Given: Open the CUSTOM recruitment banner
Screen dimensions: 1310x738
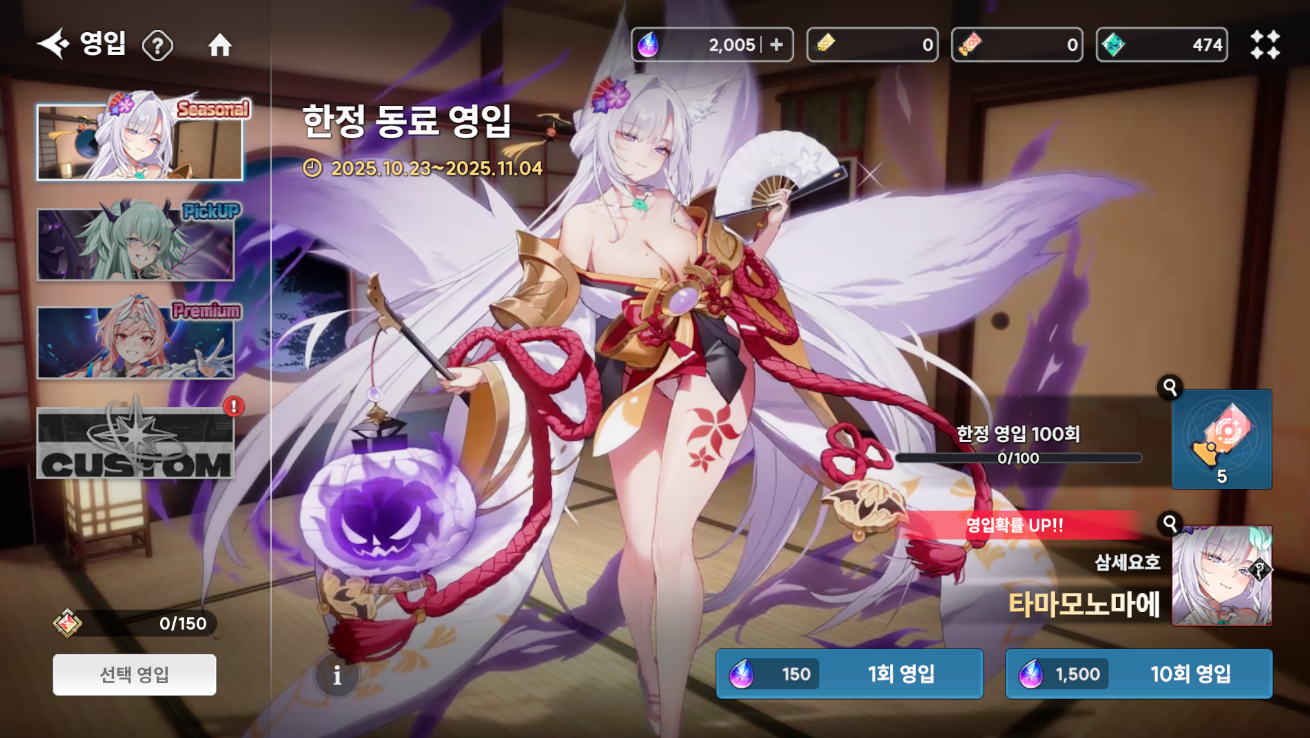Looking at the screenshot, I should point(136,443).
